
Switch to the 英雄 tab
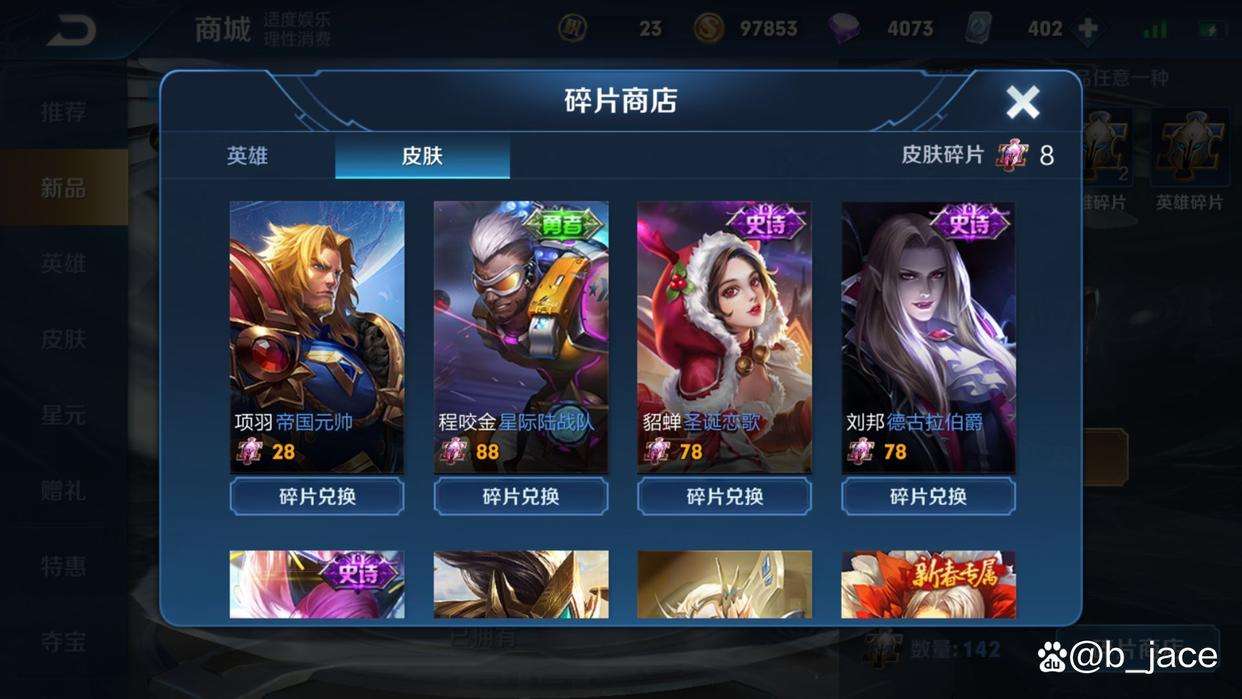[247, 156]
